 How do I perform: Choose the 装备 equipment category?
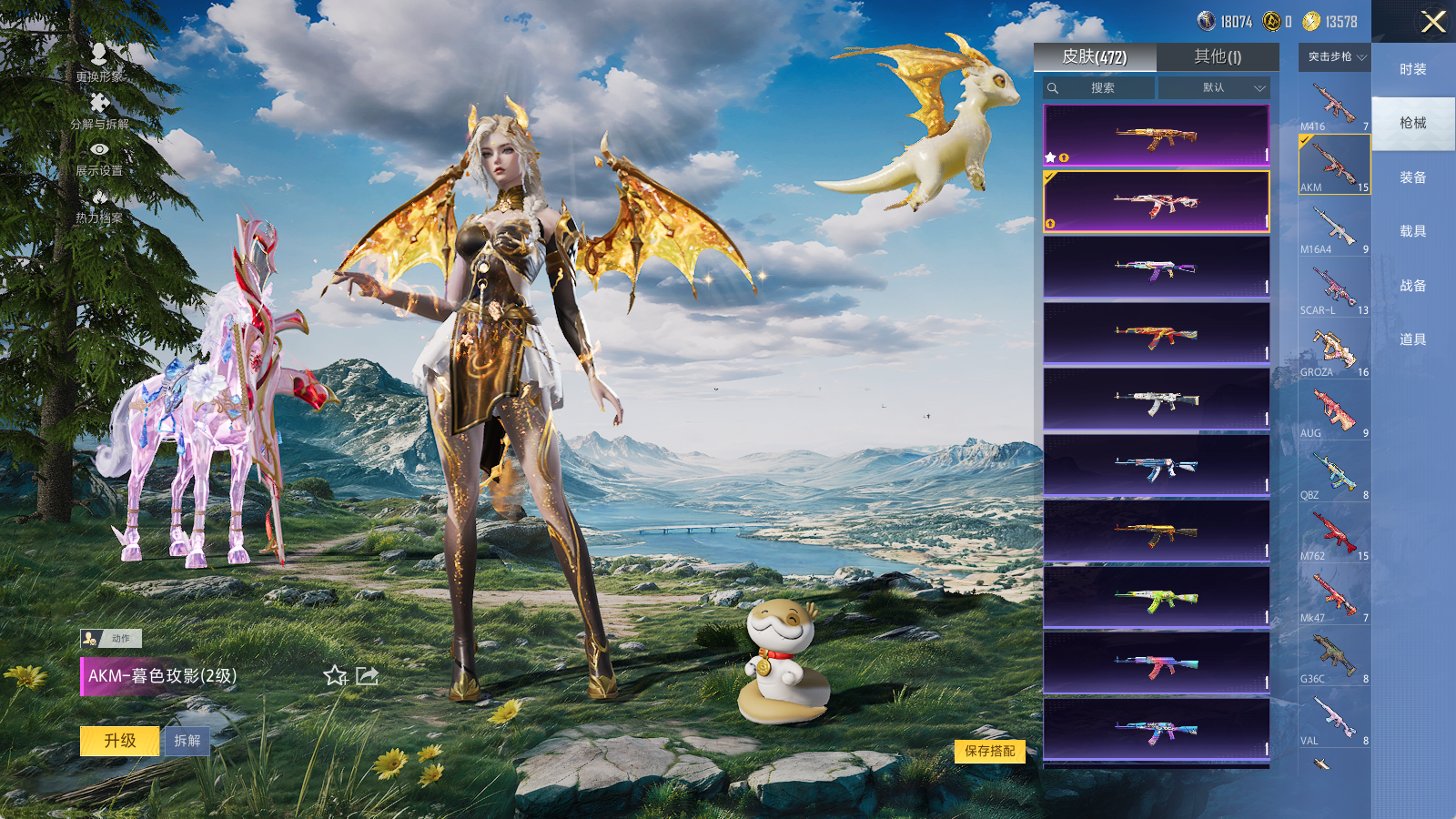[1412, 177]
